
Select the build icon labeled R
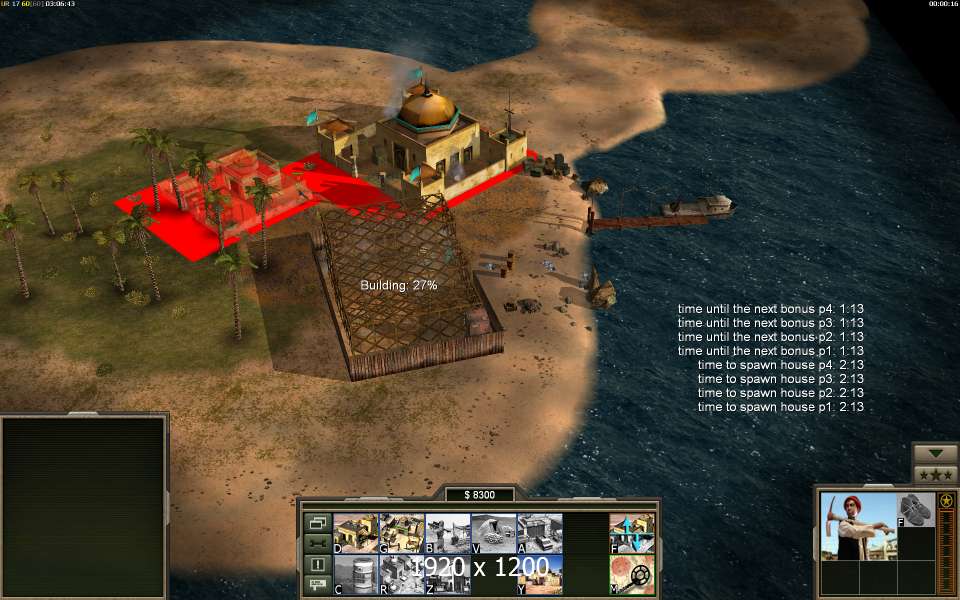tap(401, 575)
